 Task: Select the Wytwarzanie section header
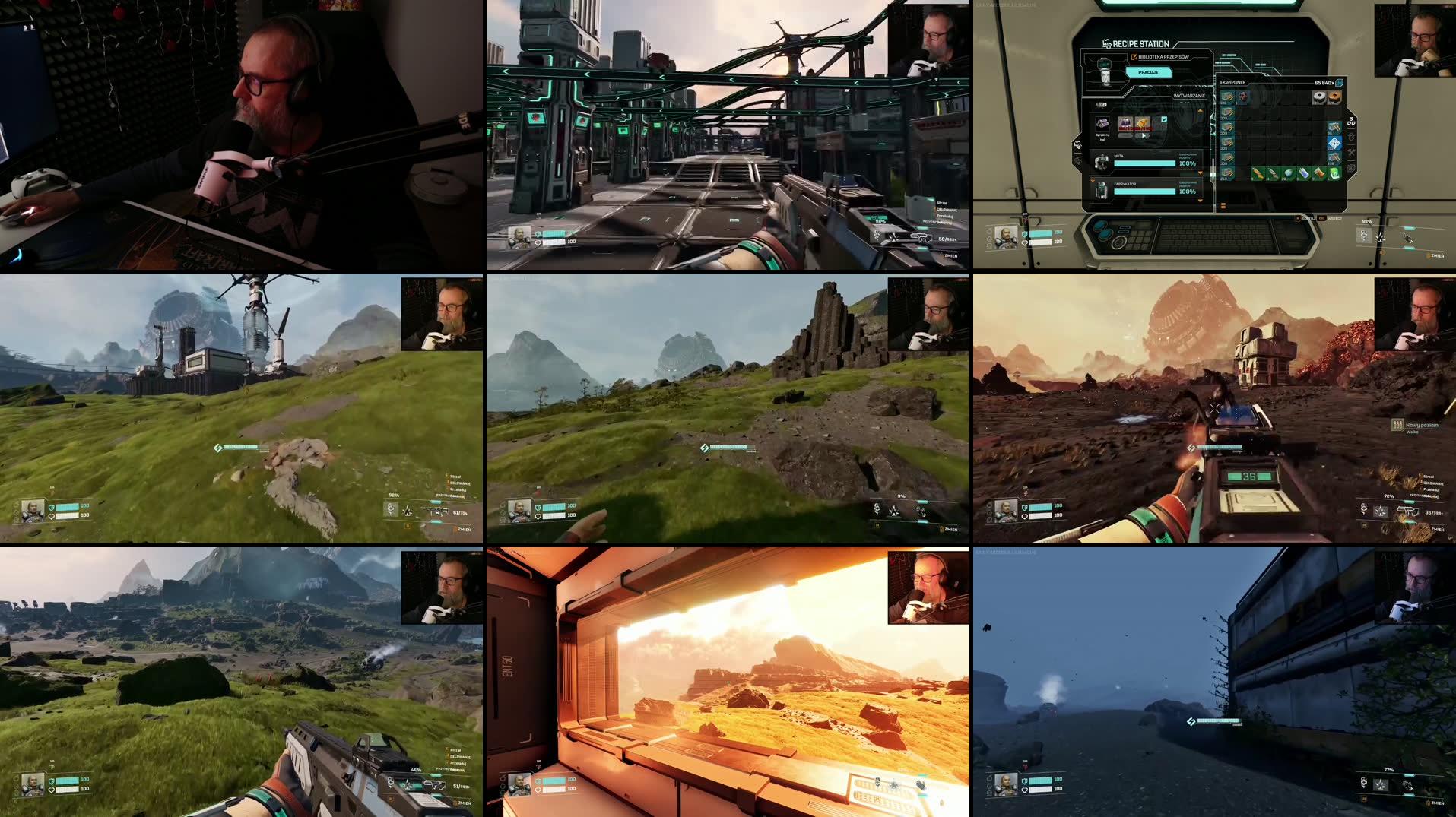click(x=1190, y=95)
